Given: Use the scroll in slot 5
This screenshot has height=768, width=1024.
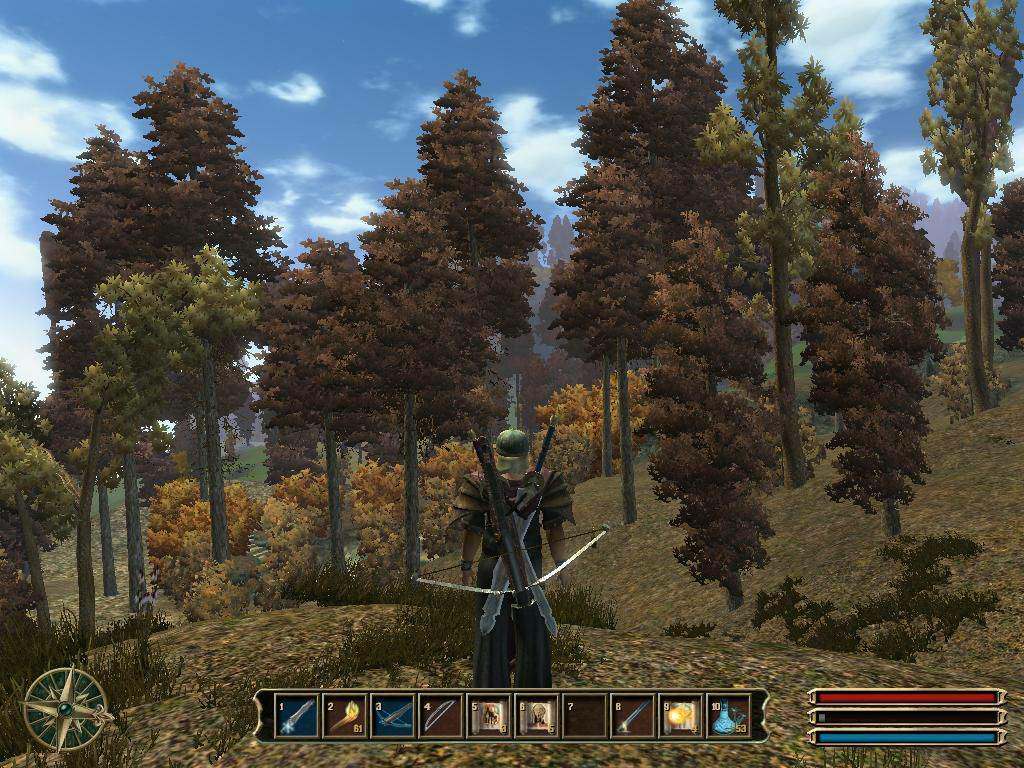Looking at the screenshot, I should coord(489,716).
